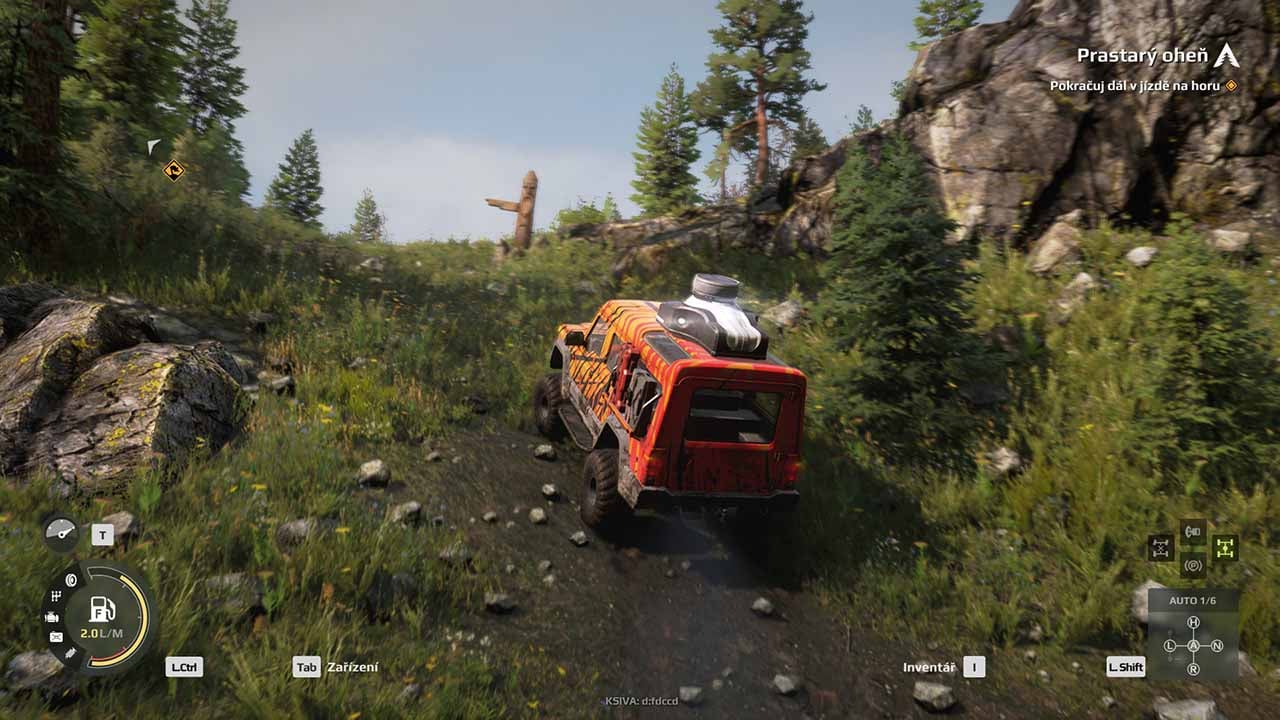
Task: Open the Inventář inventory
Action: (x=929, y=667)
